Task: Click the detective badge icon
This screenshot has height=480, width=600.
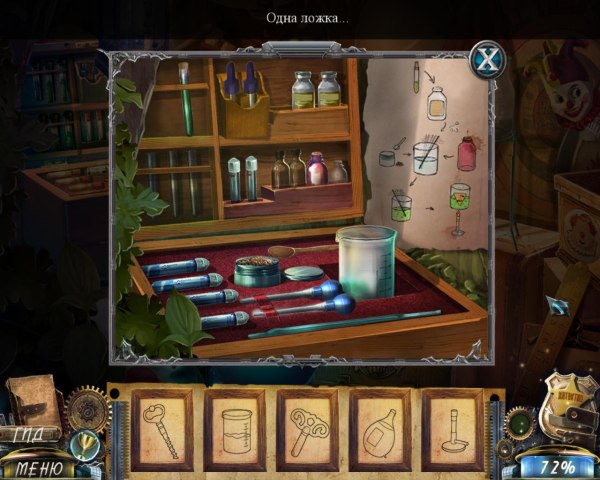Action: point(564,407)
